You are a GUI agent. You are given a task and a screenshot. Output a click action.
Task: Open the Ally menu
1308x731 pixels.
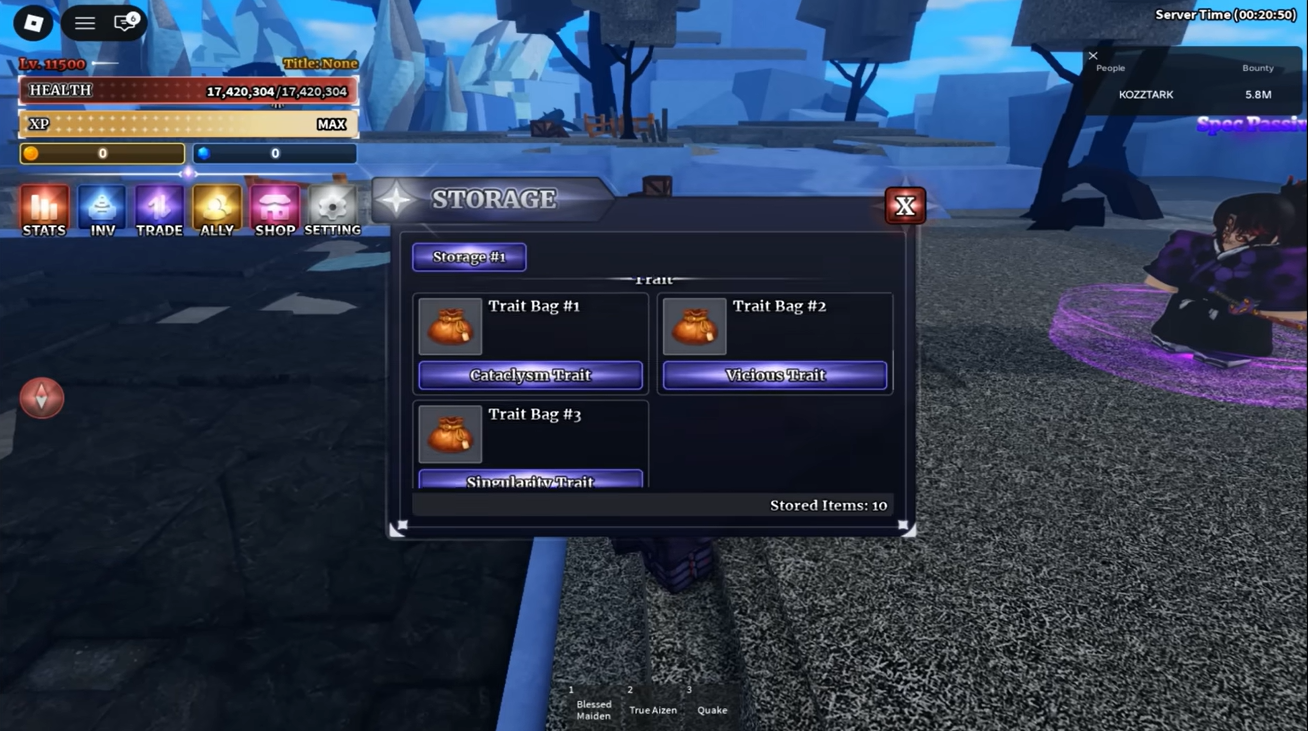[217, 210]
